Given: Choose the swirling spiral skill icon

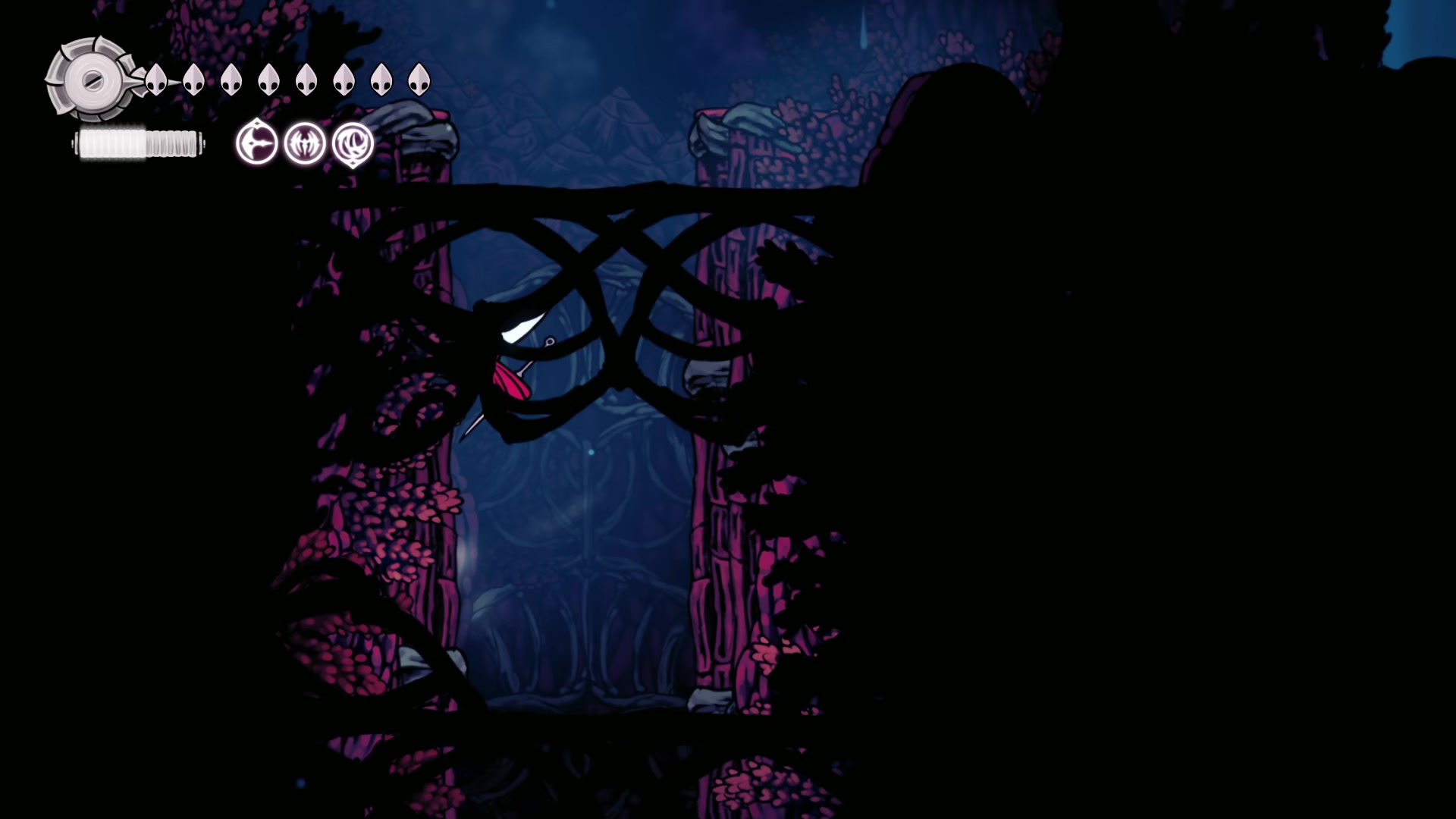Looking at the screenshot, I should click(x=353, y=143).
